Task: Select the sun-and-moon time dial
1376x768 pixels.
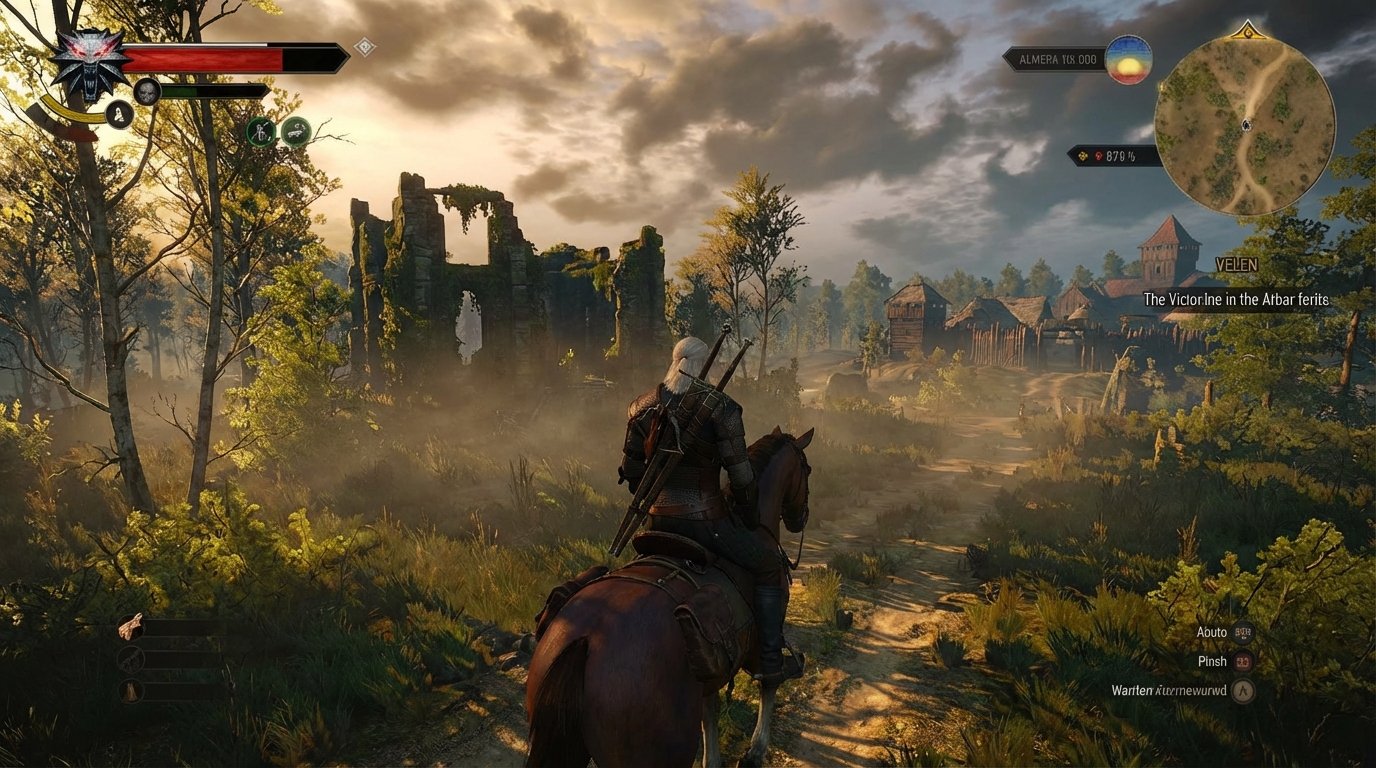Action: (1130, 59)
